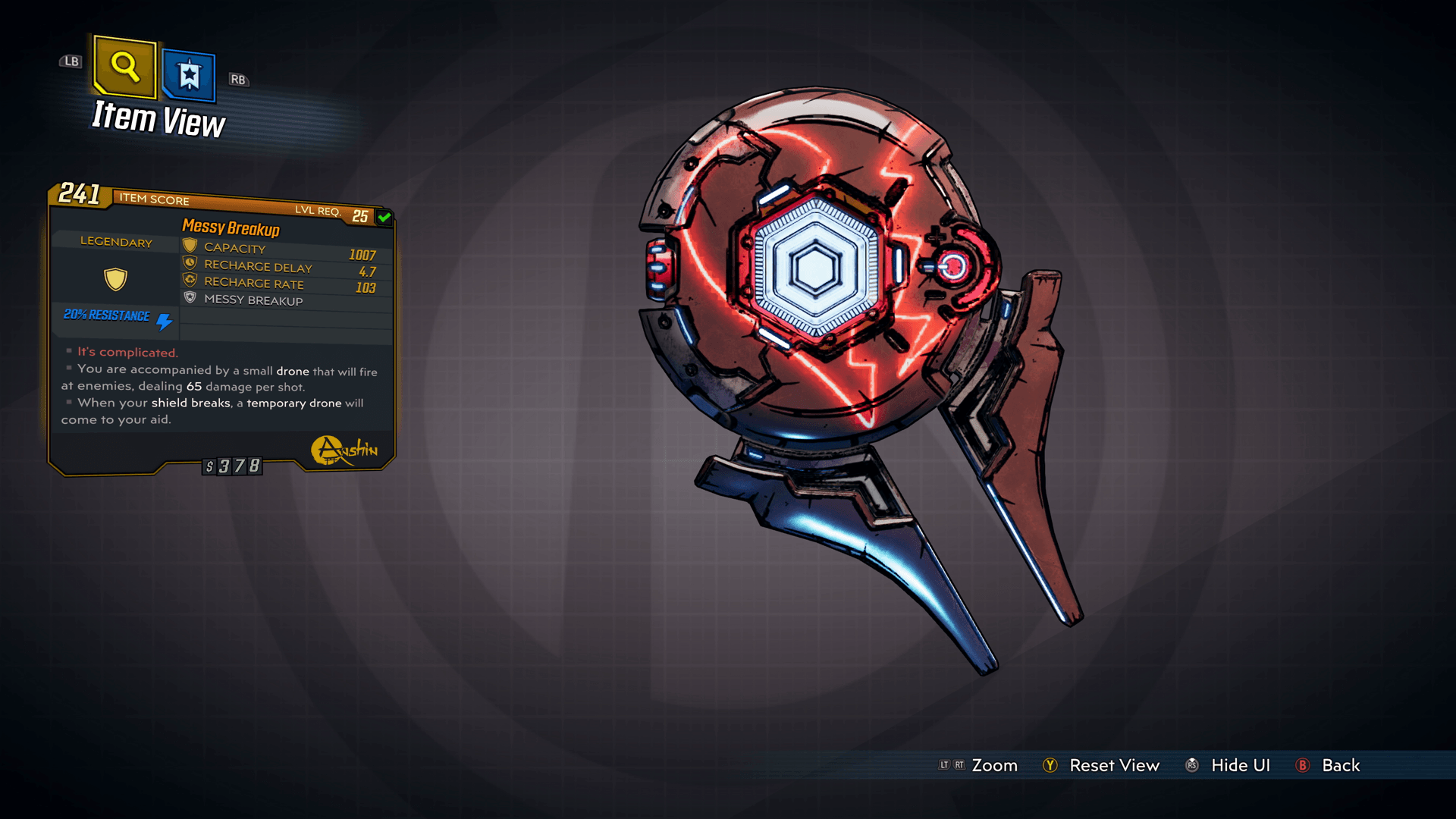This screenshot has height=819, width=1456.
Task: Select the Hide UI option
Action: point(1240,765)
